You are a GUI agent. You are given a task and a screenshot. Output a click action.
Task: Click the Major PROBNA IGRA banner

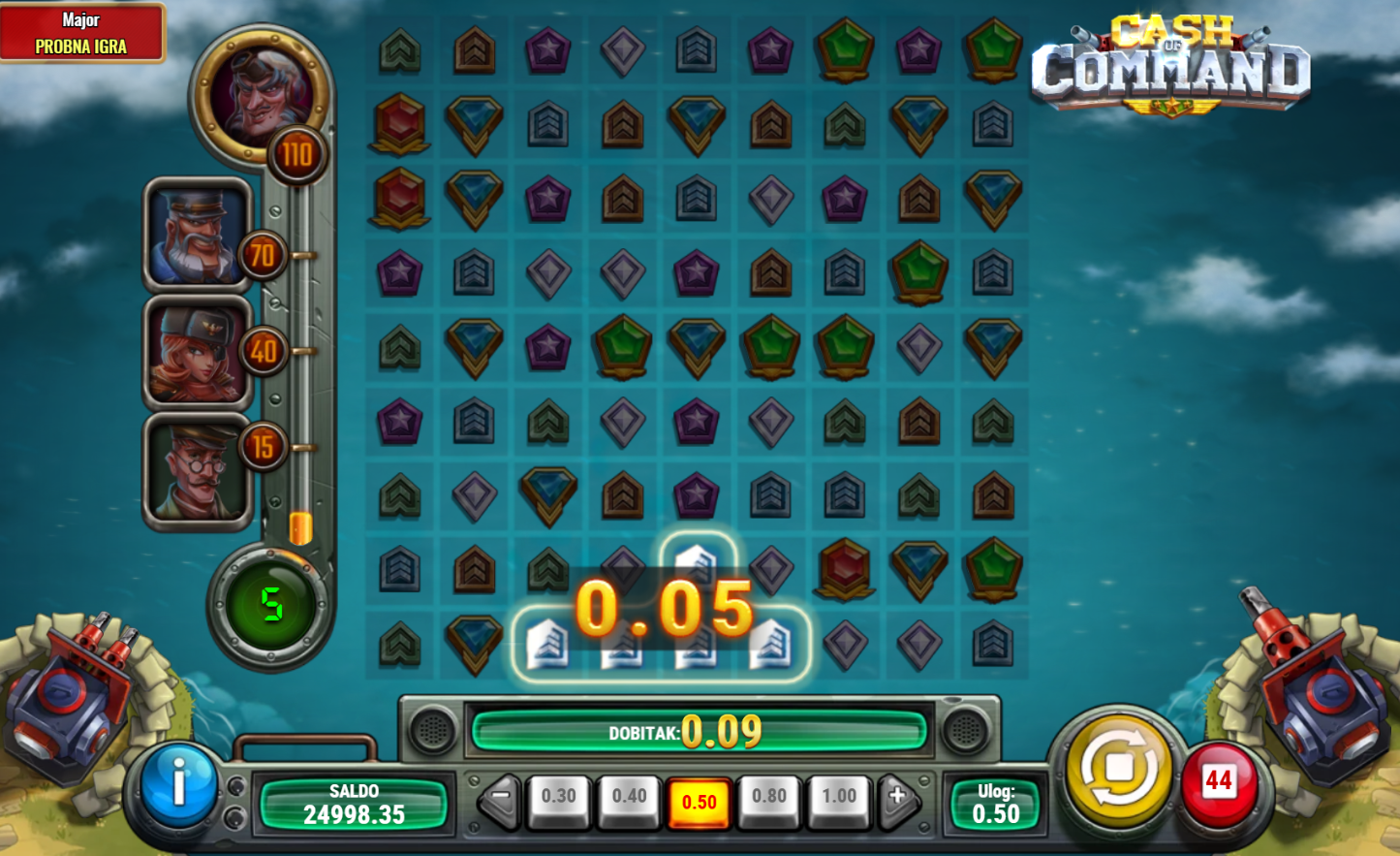[x=81, y=33]
